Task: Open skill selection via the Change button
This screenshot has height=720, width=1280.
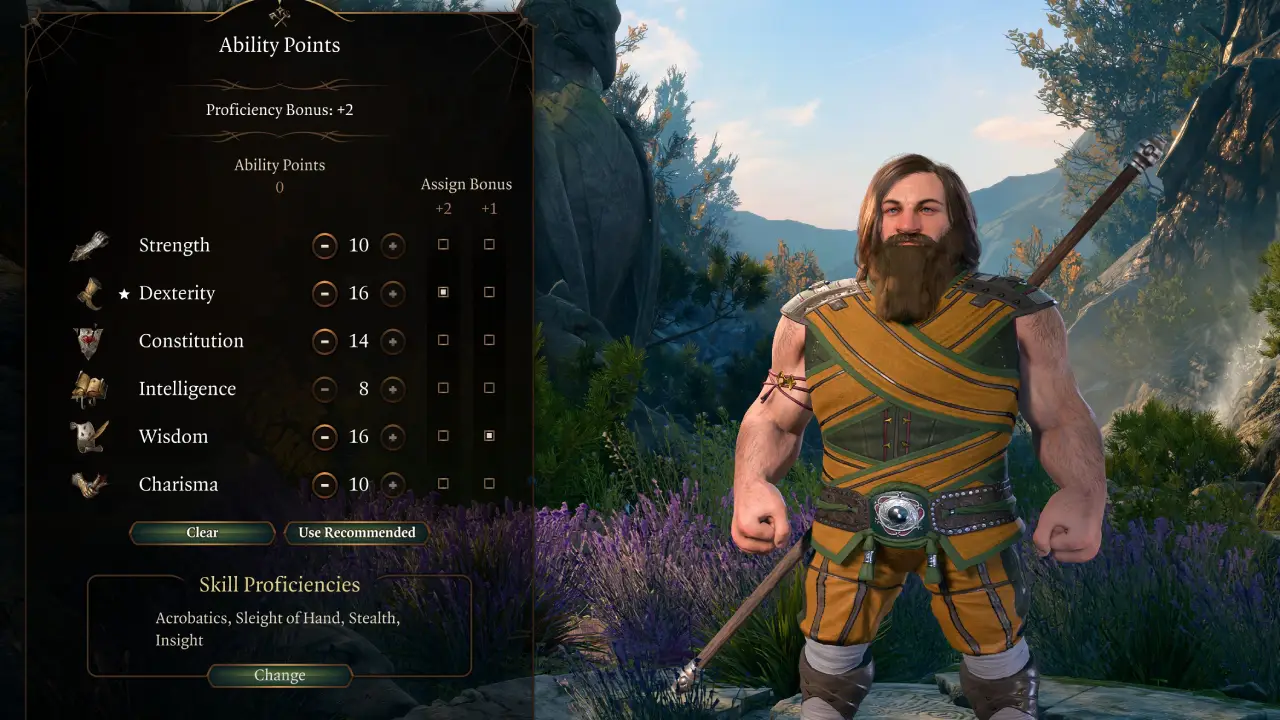Action: coord(279,675)
